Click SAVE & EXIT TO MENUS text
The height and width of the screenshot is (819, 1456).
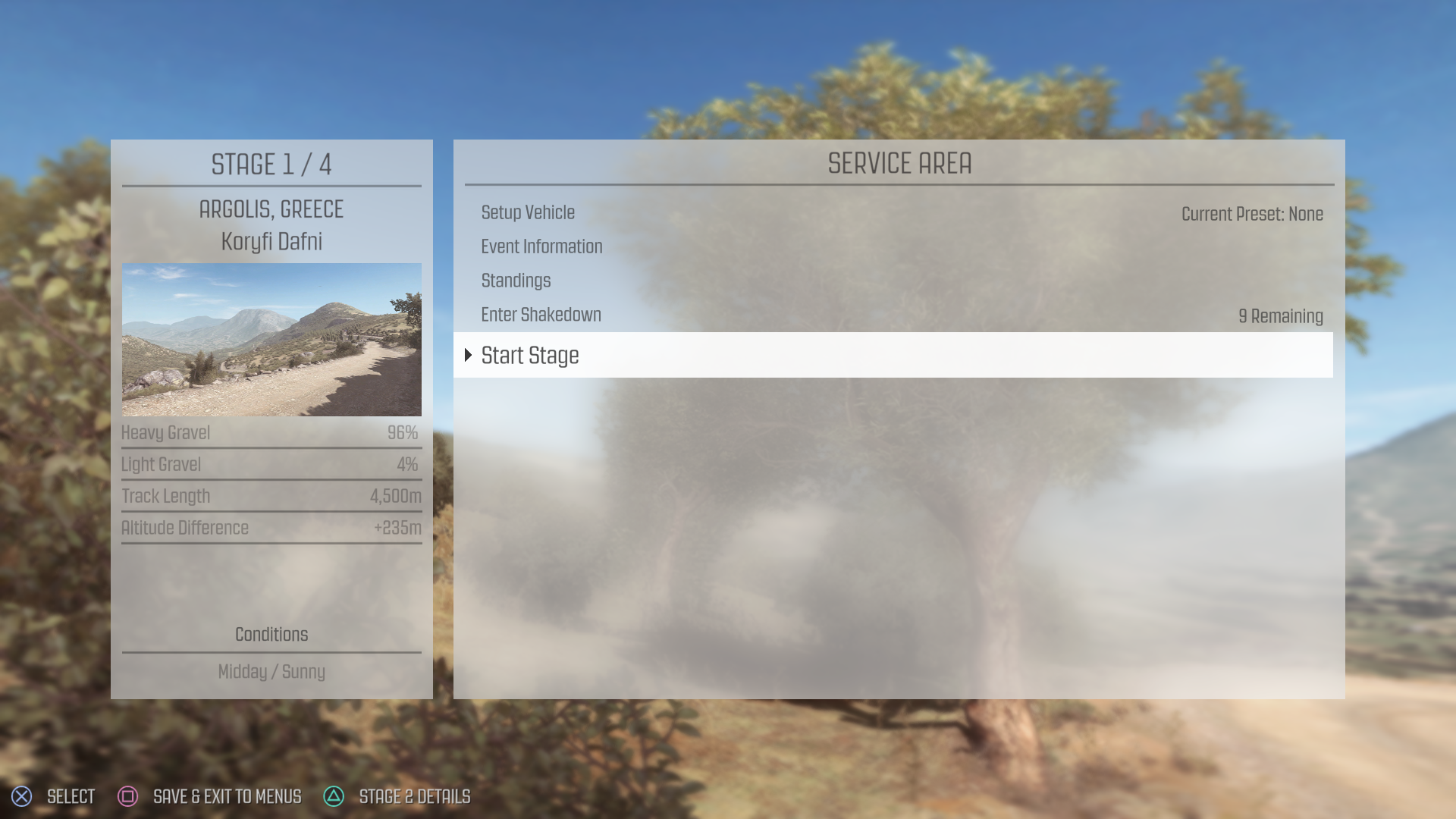[x=227, y=797]
